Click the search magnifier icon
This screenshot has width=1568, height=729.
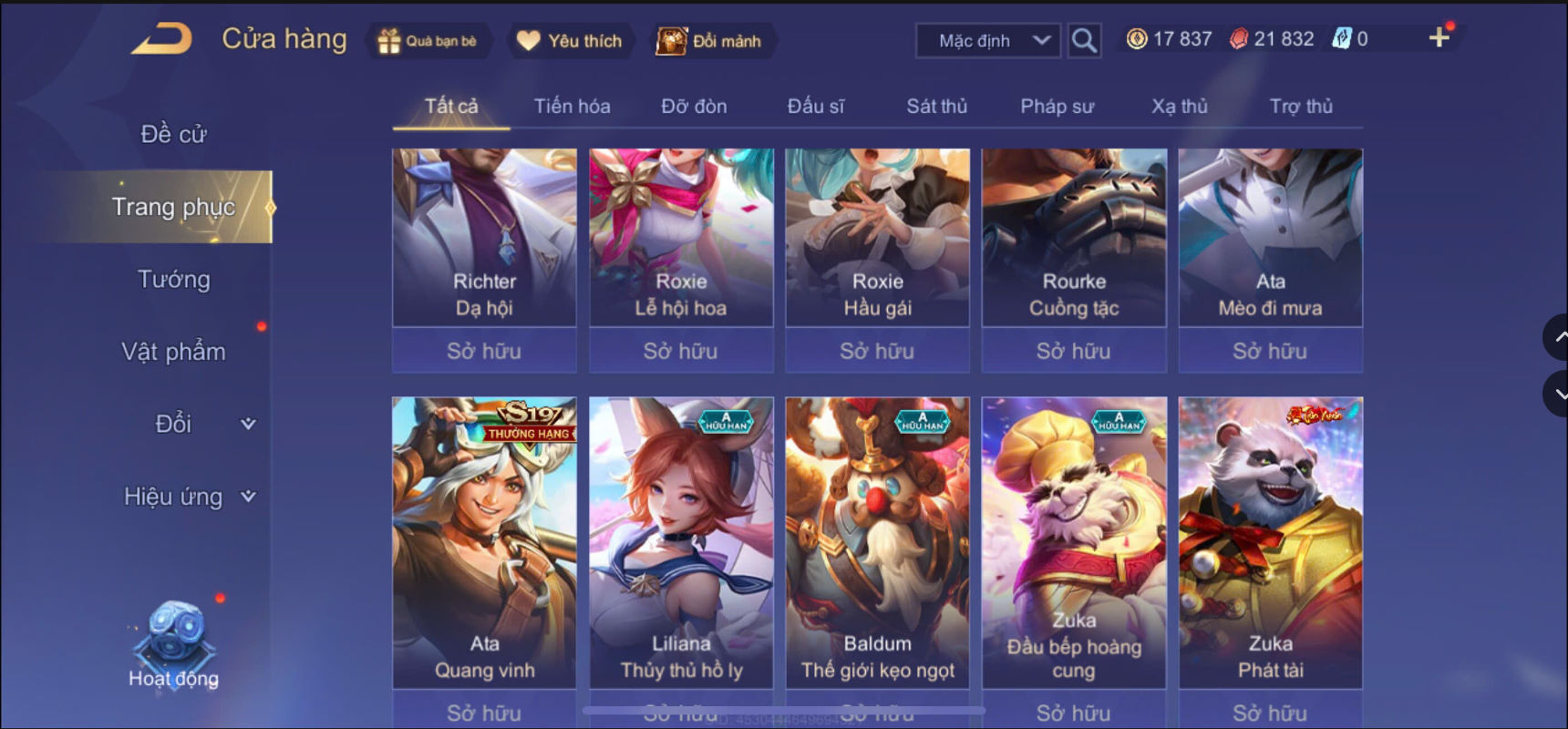(x=1084, y=40)
